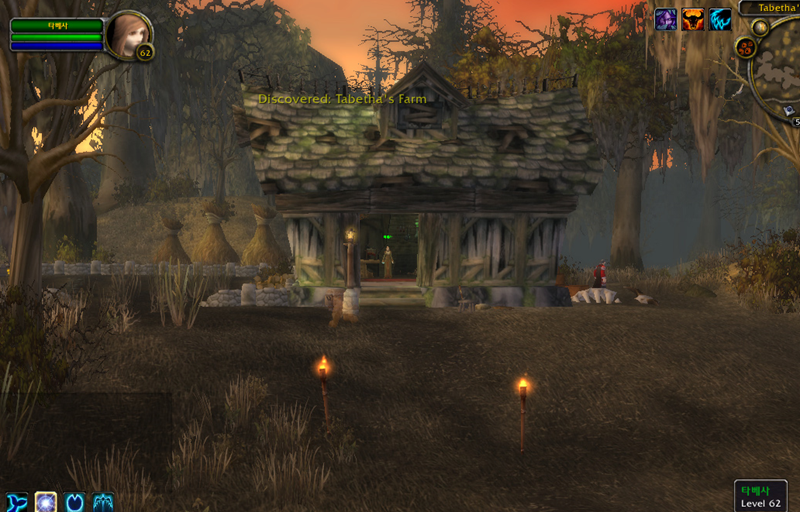
Task: Activate the glowing white starburst ability
Action: click(x=46, y=502)
